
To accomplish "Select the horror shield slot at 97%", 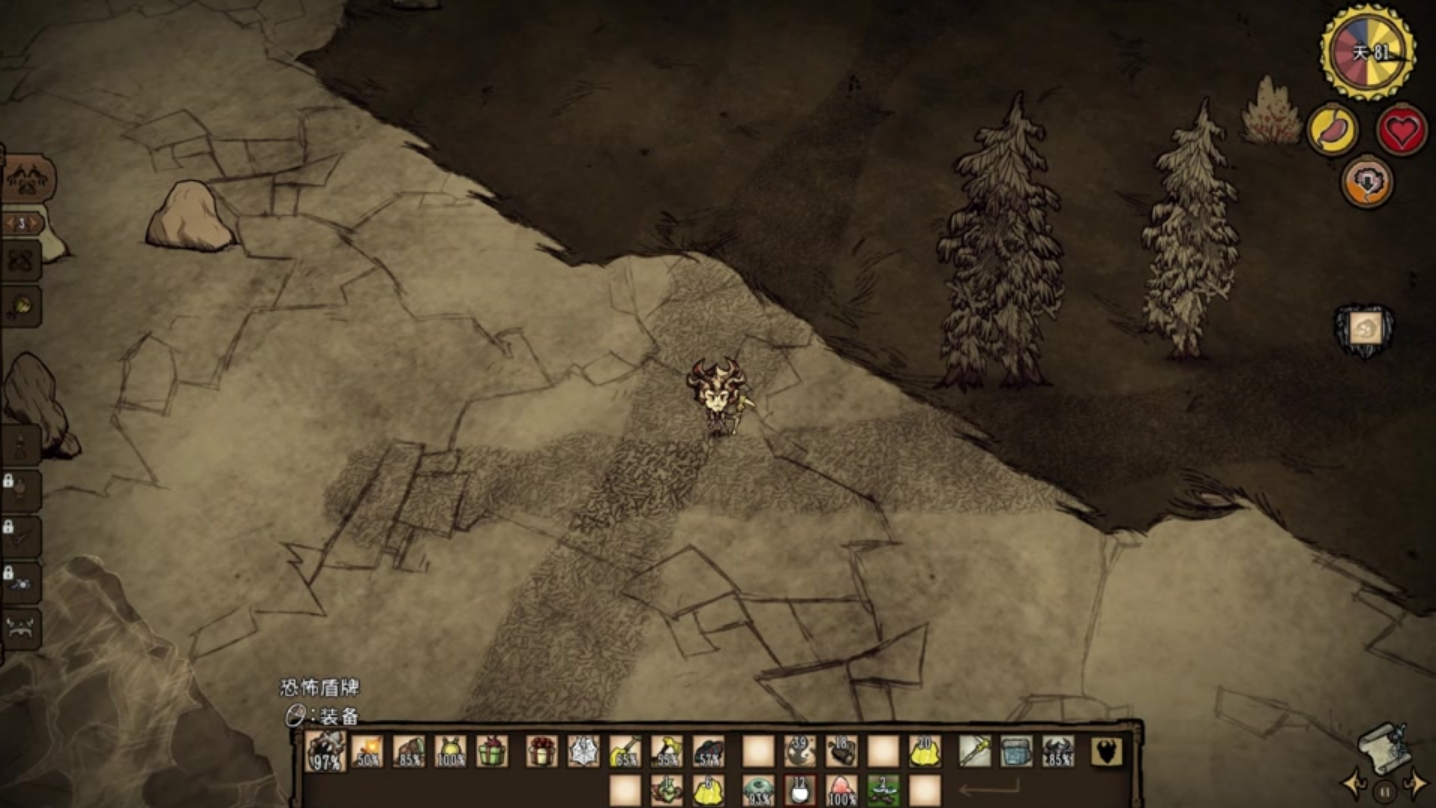I will pyautogui.click(x=325, y=751).
